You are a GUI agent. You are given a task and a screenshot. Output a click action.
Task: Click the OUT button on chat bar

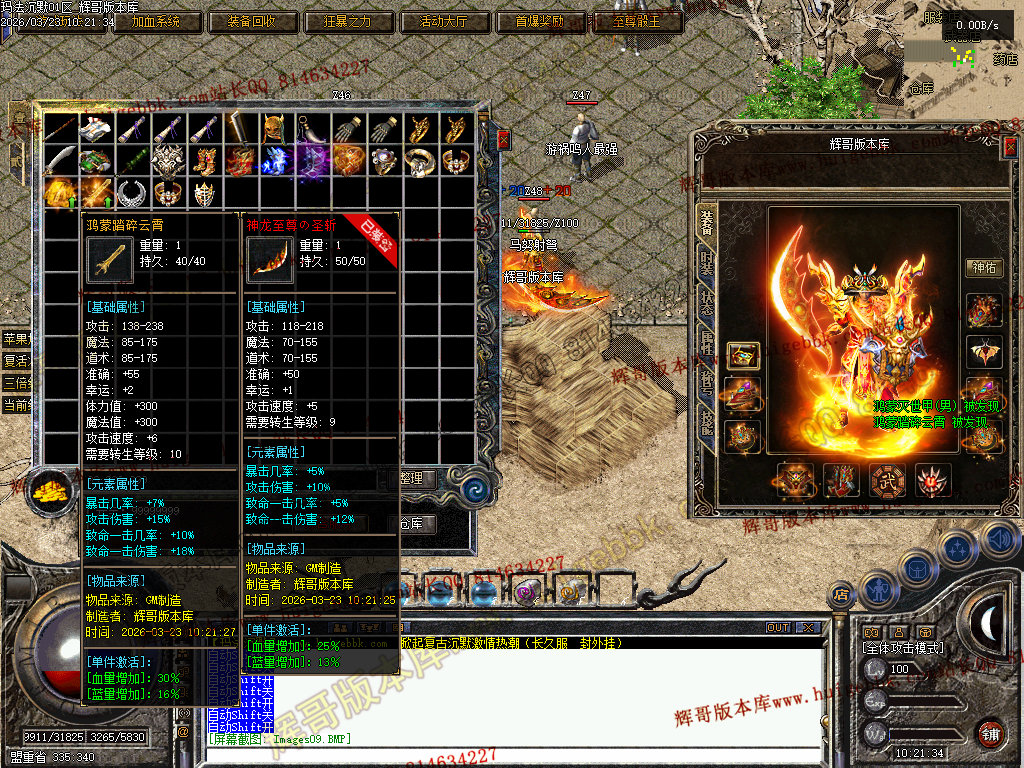click(x=778, y=628)
